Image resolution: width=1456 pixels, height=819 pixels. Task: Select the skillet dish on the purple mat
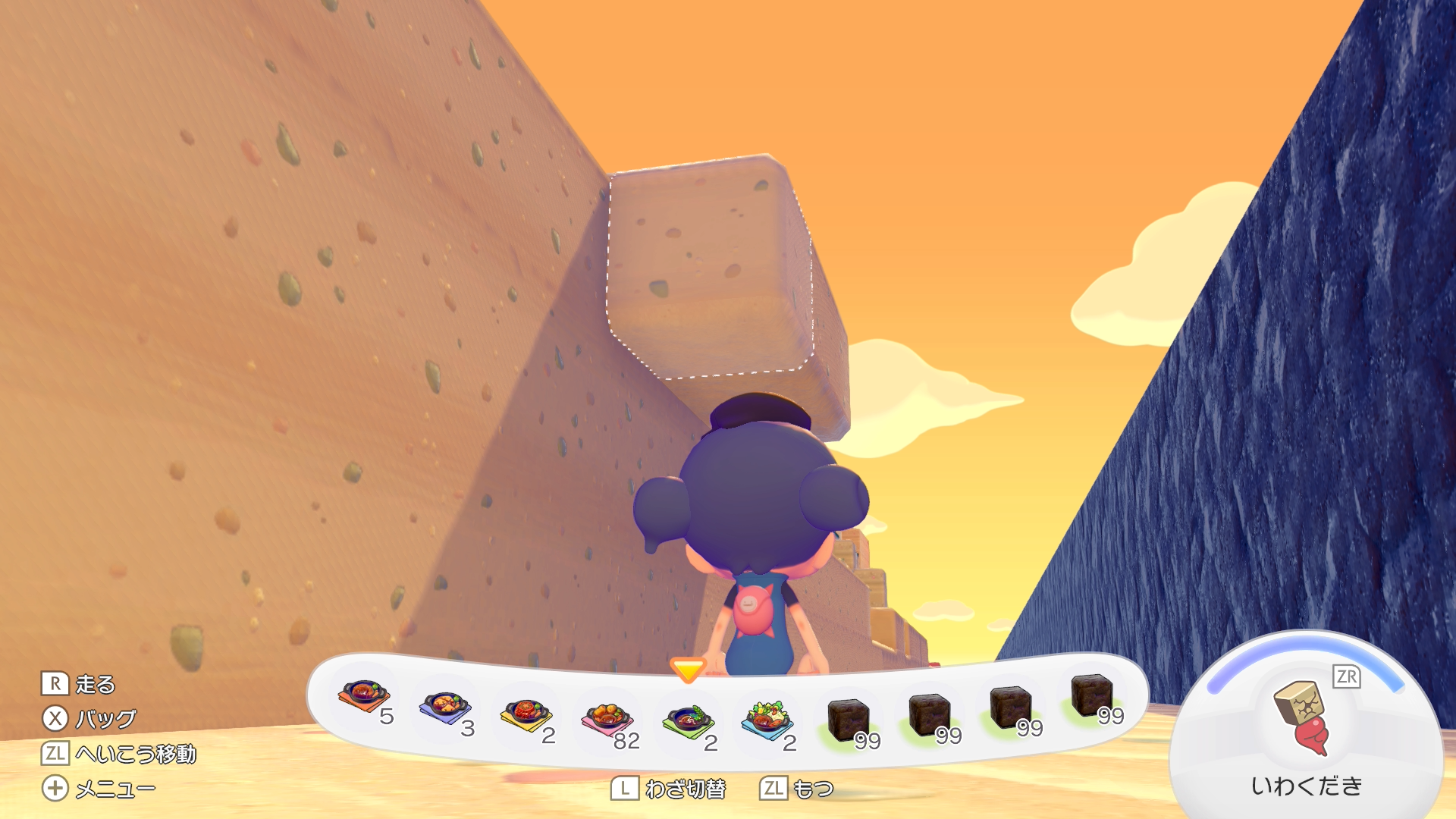445,708
